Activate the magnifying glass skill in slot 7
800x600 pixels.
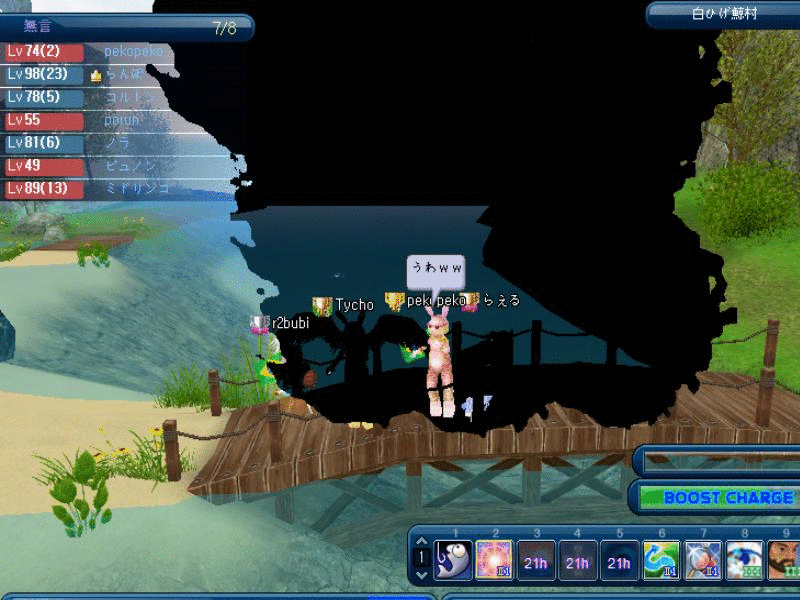pos(703,561)
